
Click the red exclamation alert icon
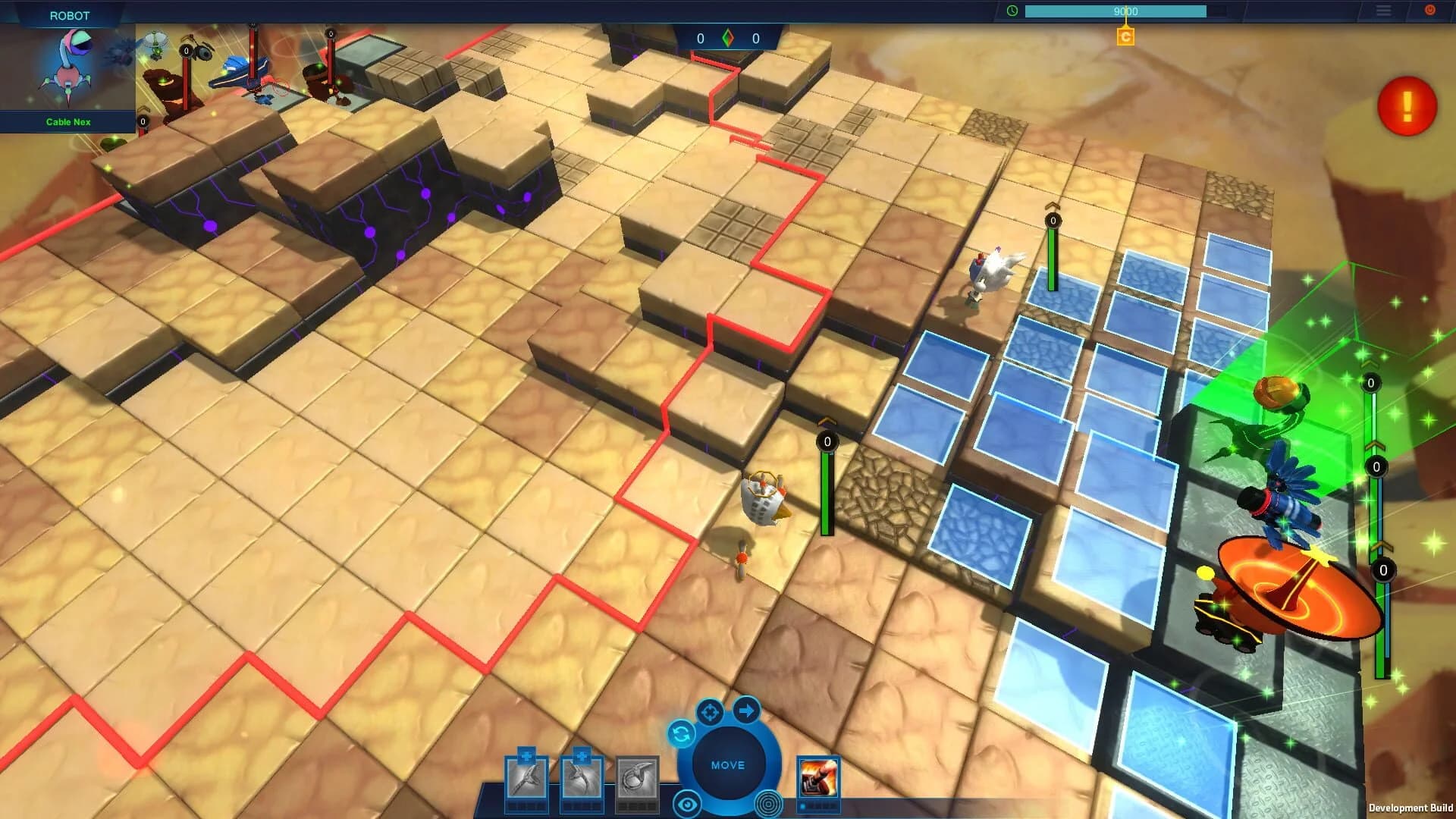click(x=1407, y=107)
